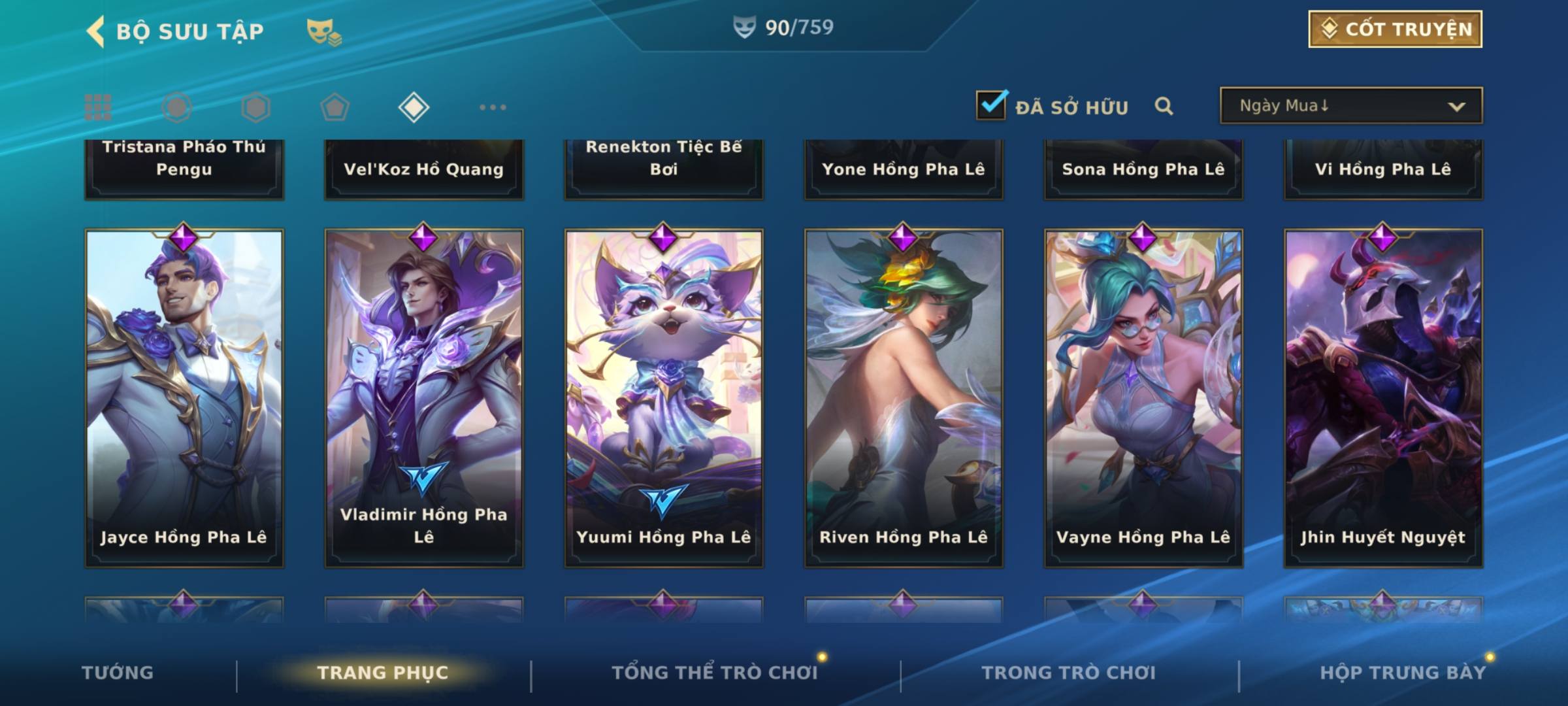1568x706 pixels.
Task: Click the magnifying glass search icon
Action: tap(1164, 106)
